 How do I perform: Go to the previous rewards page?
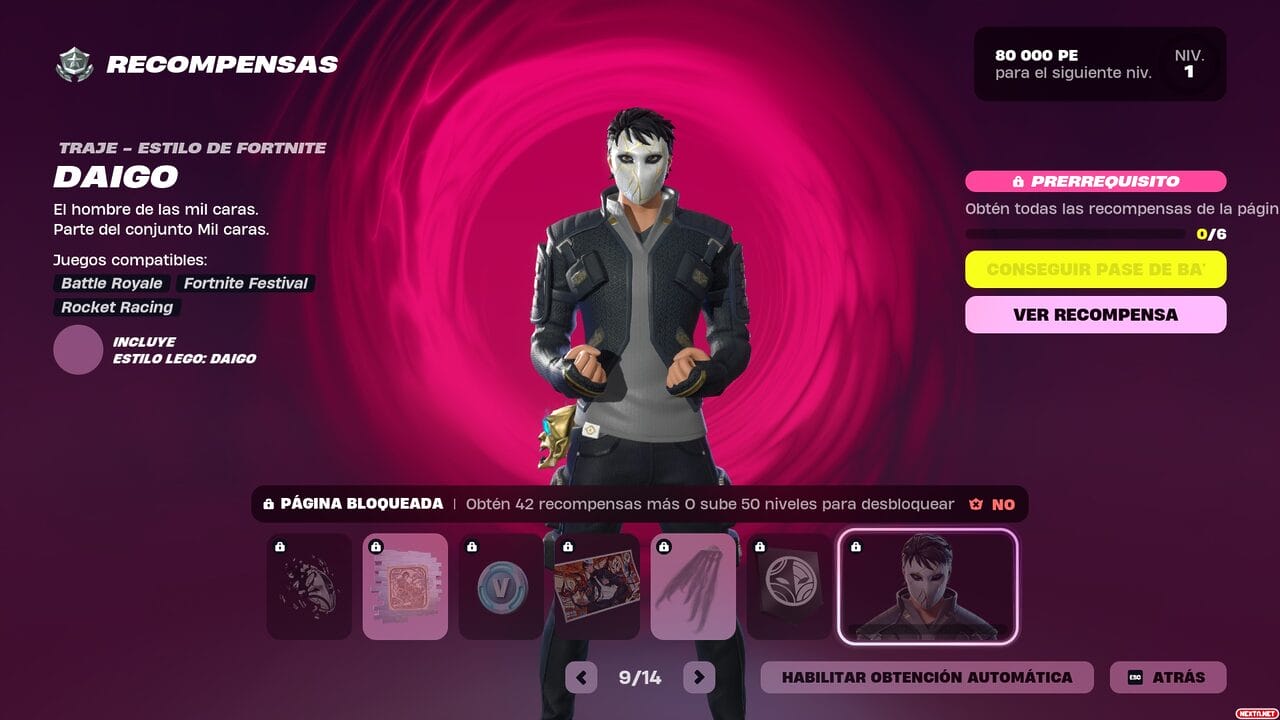click(x=581, y=677)
